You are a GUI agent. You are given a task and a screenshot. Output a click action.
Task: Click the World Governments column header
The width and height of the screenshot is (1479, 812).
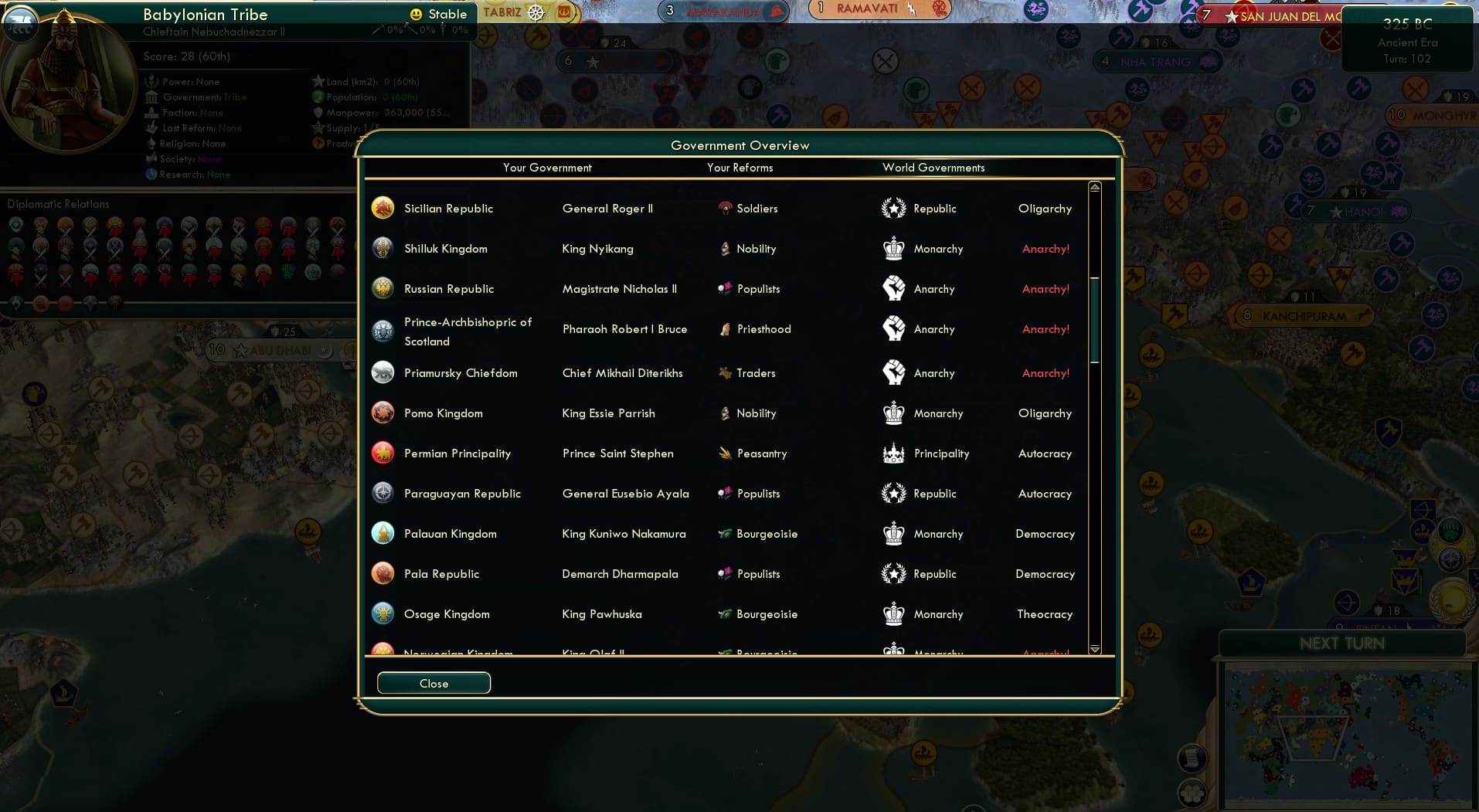click(x=933, y=168)
